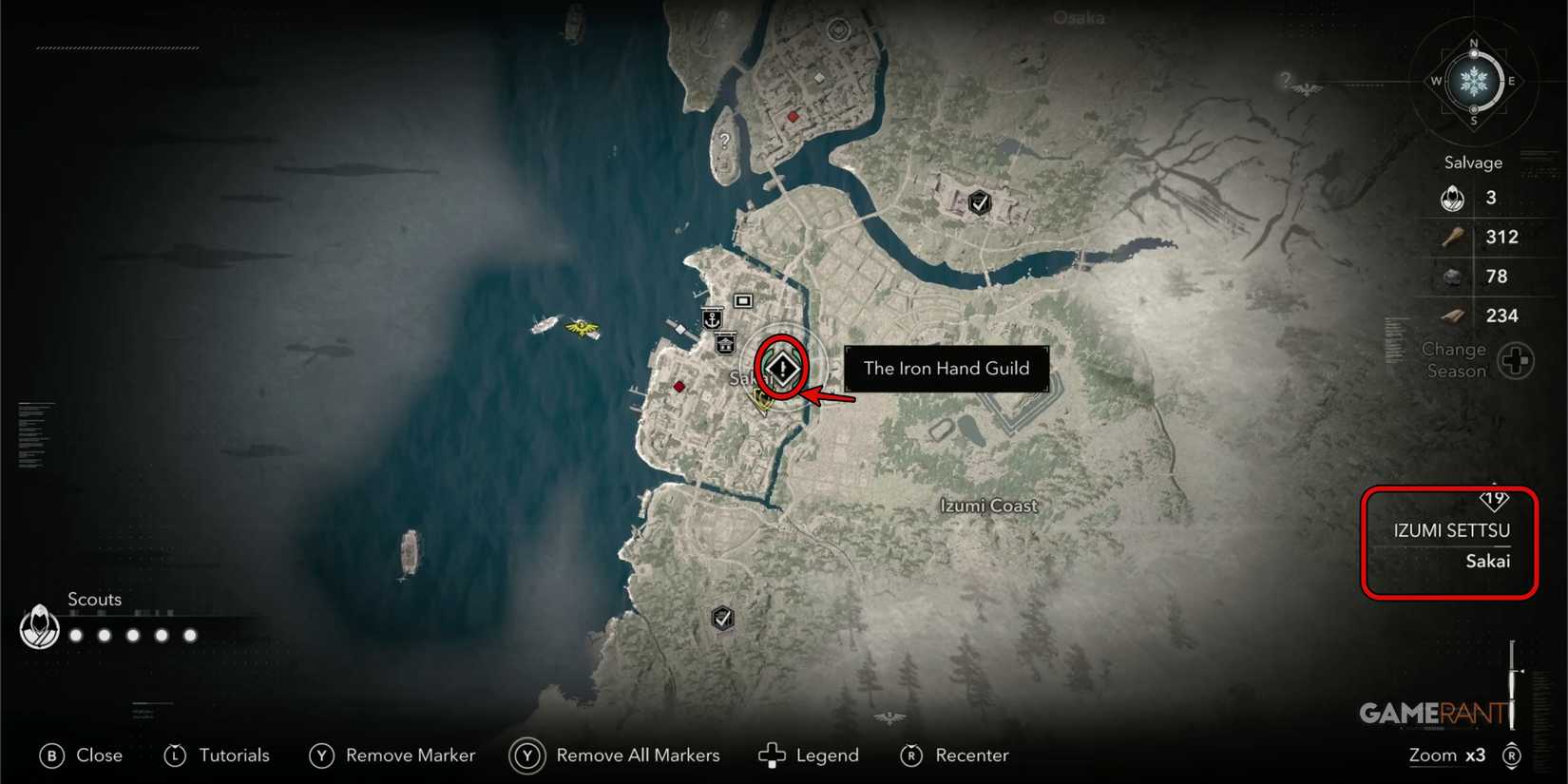Screen dimensions: 1568x784
Task: Expand the region info chevron above level 19
Action: pos(1494,485)
